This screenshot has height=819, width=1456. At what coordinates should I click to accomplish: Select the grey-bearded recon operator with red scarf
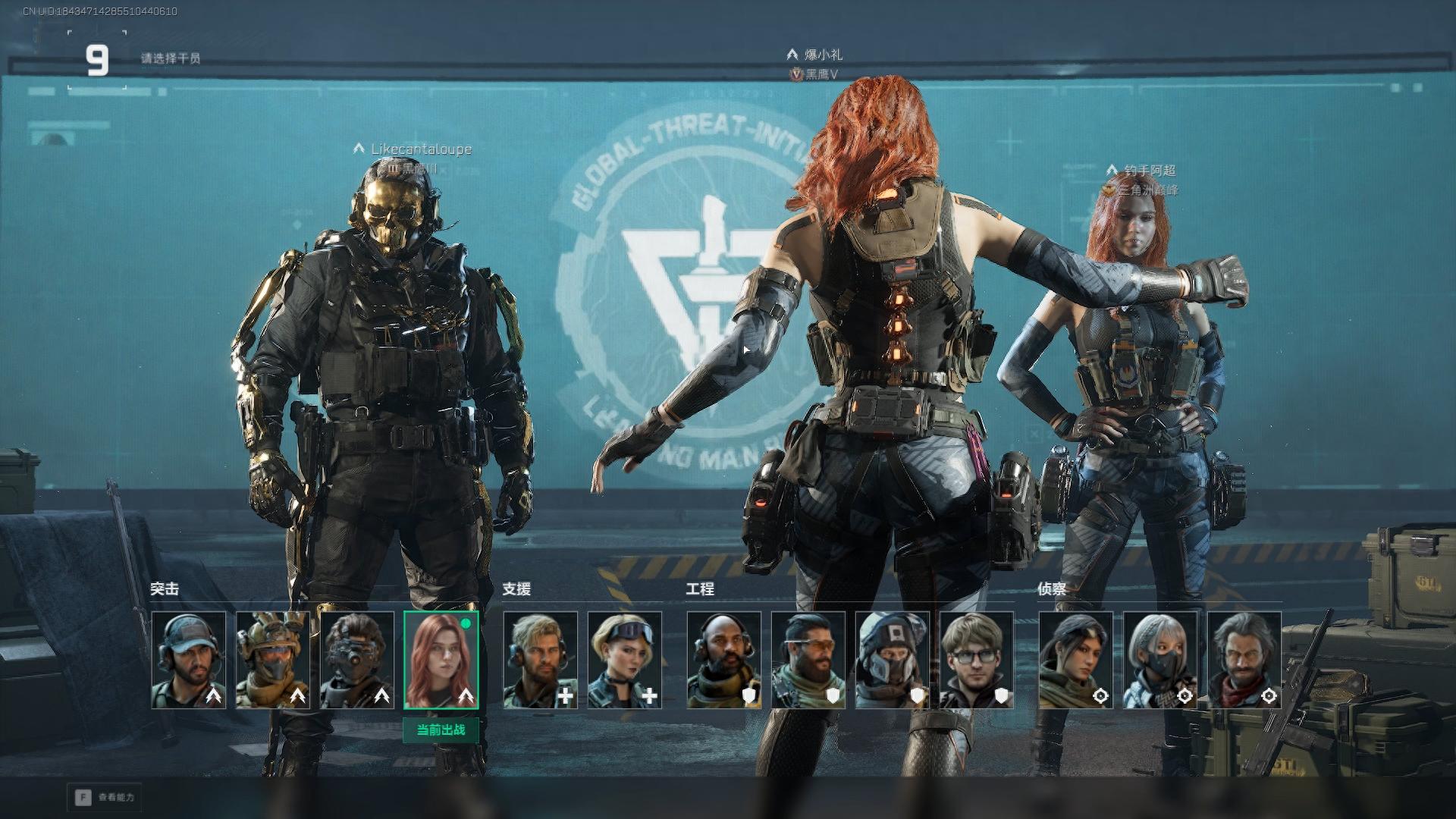1244,660
